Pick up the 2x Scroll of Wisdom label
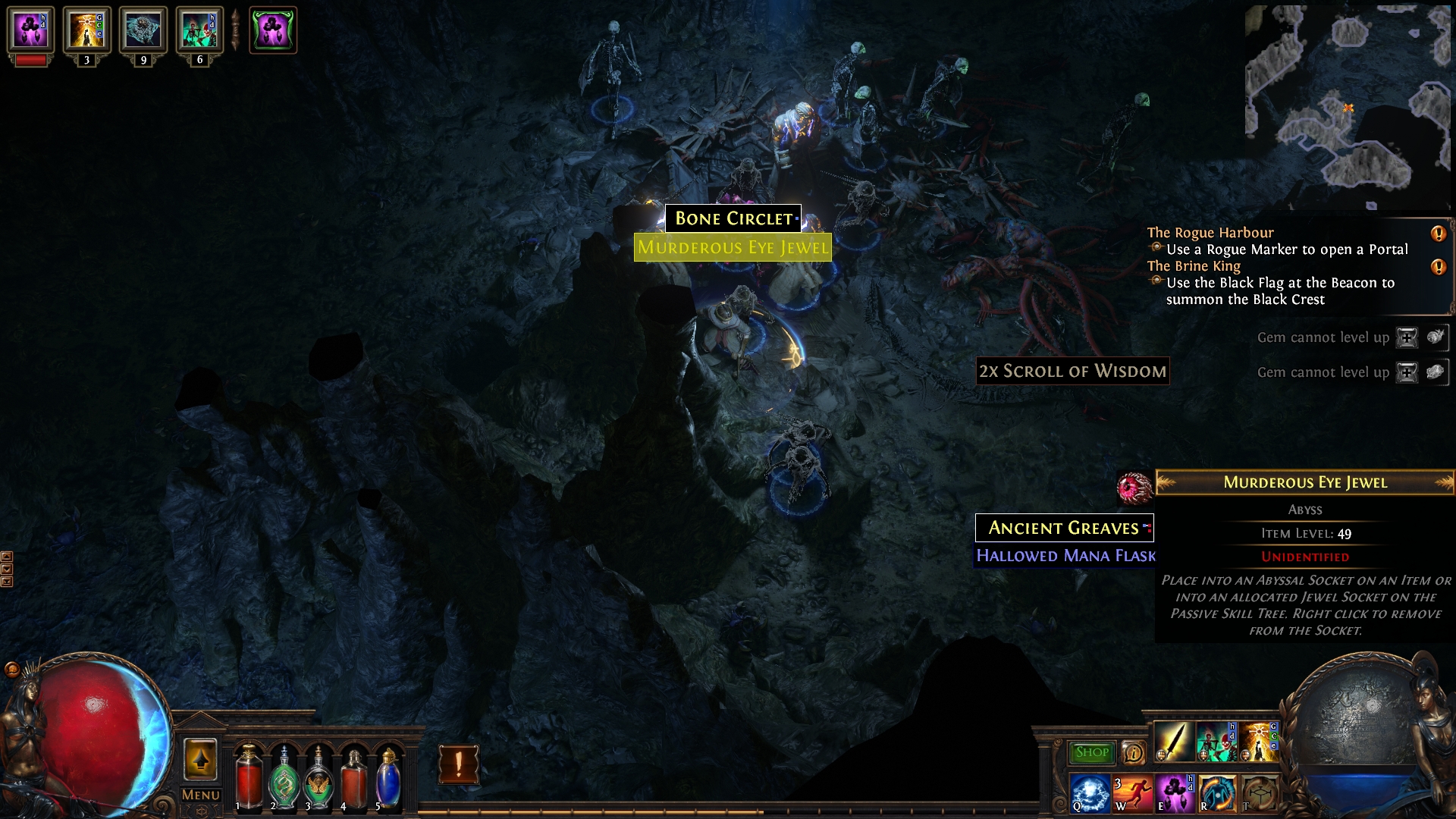Image resolution: width=1456 pixels, height=819 pixels. (1072, 371)
